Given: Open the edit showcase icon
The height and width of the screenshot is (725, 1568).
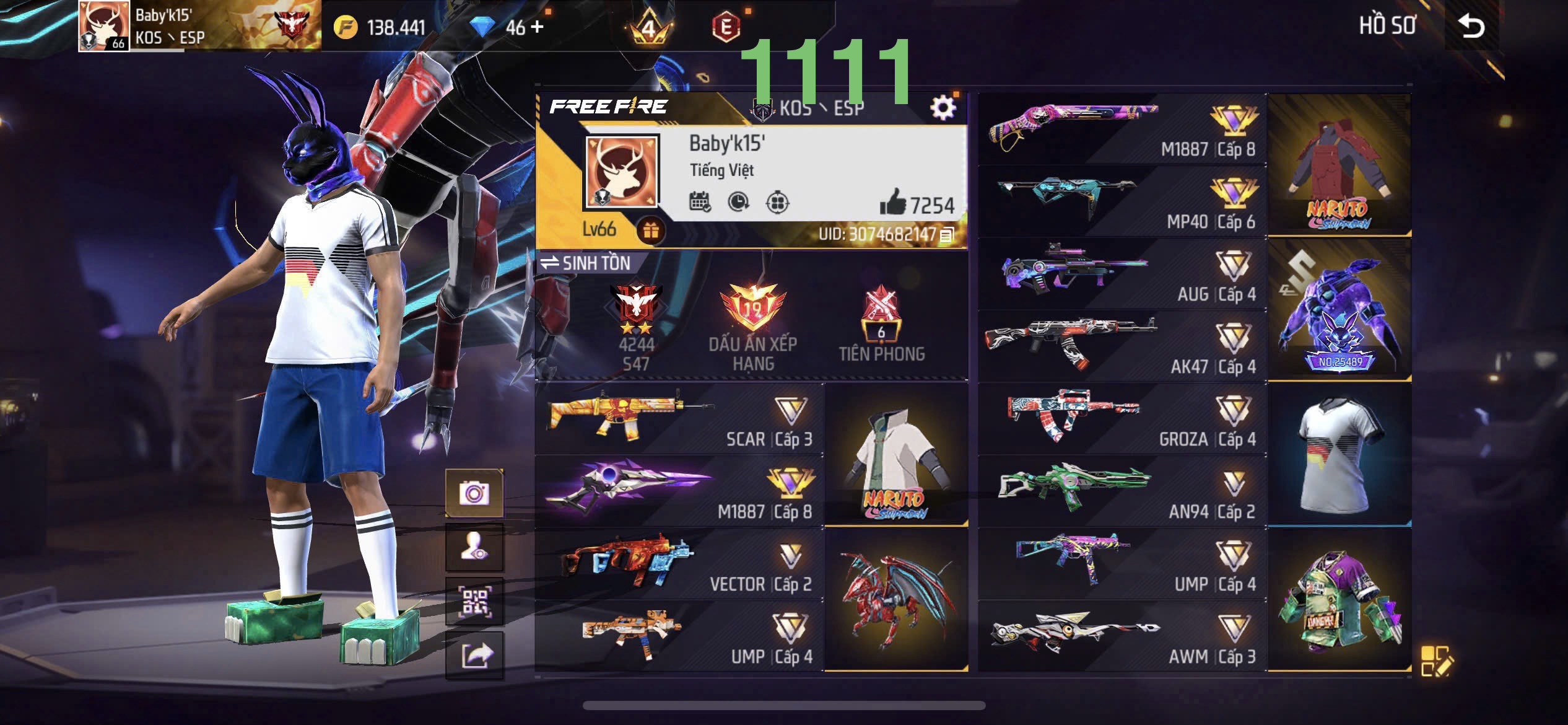Looking at the screenshot, I should click(1435, 661).
